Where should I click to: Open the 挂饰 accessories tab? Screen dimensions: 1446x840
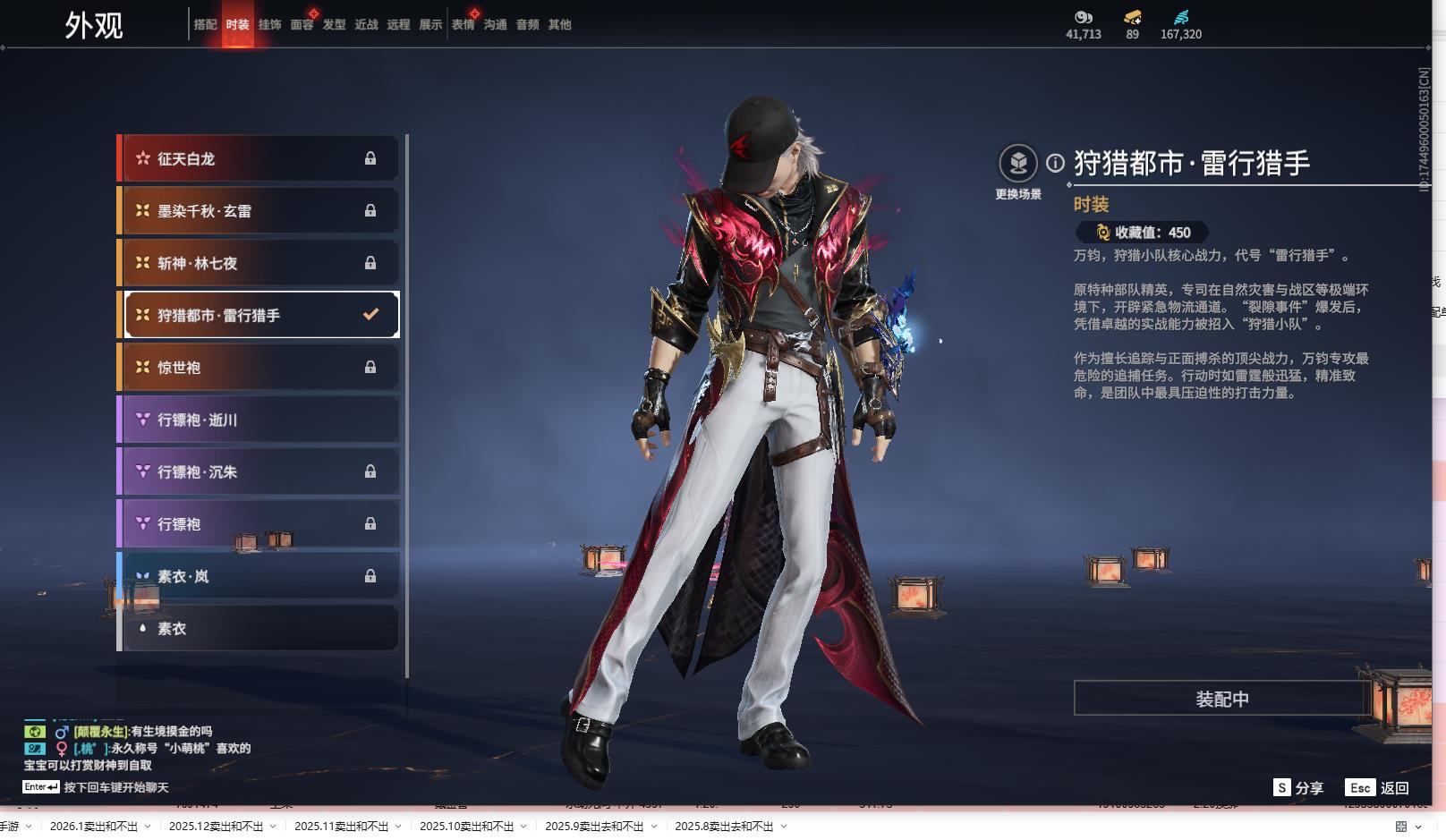[x=269, y=25]
